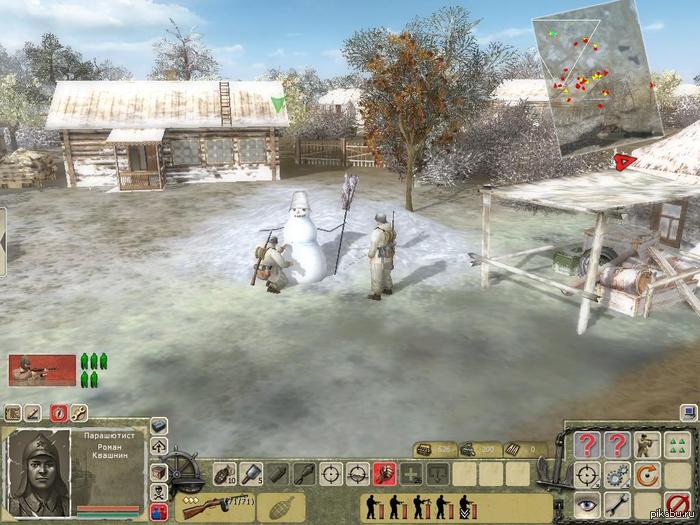This screenshot has height=525, width=700.
Task: Select the grenade slot beside the submachine gun
Action: (x=280, y=506)
